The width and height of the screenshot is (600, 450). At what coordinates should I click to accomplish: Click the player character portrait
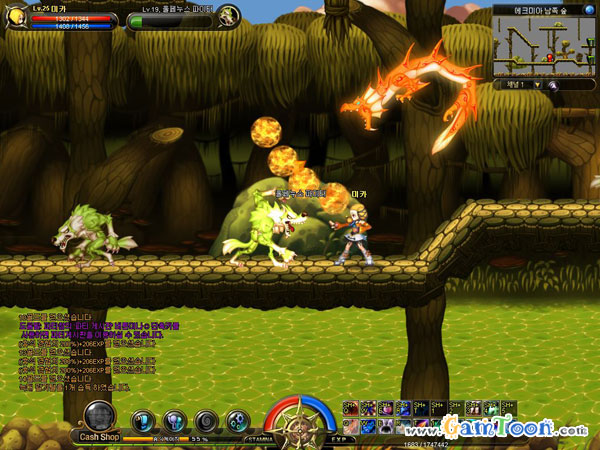click(x=13, y=15)
